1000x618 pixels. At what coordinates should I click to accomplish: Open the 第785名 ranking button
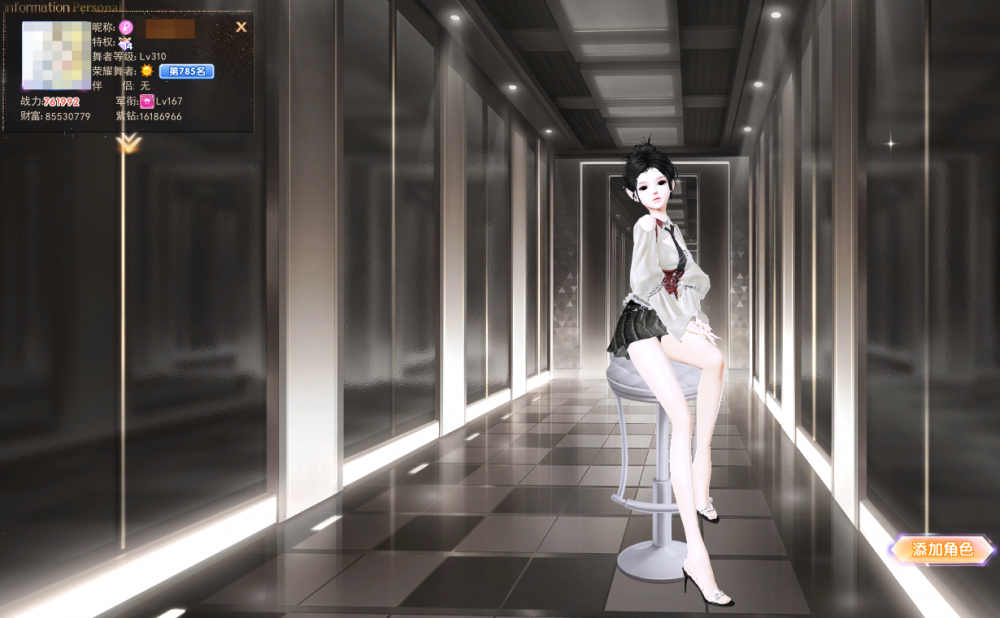pyautogui.click(x=186, y=71)
